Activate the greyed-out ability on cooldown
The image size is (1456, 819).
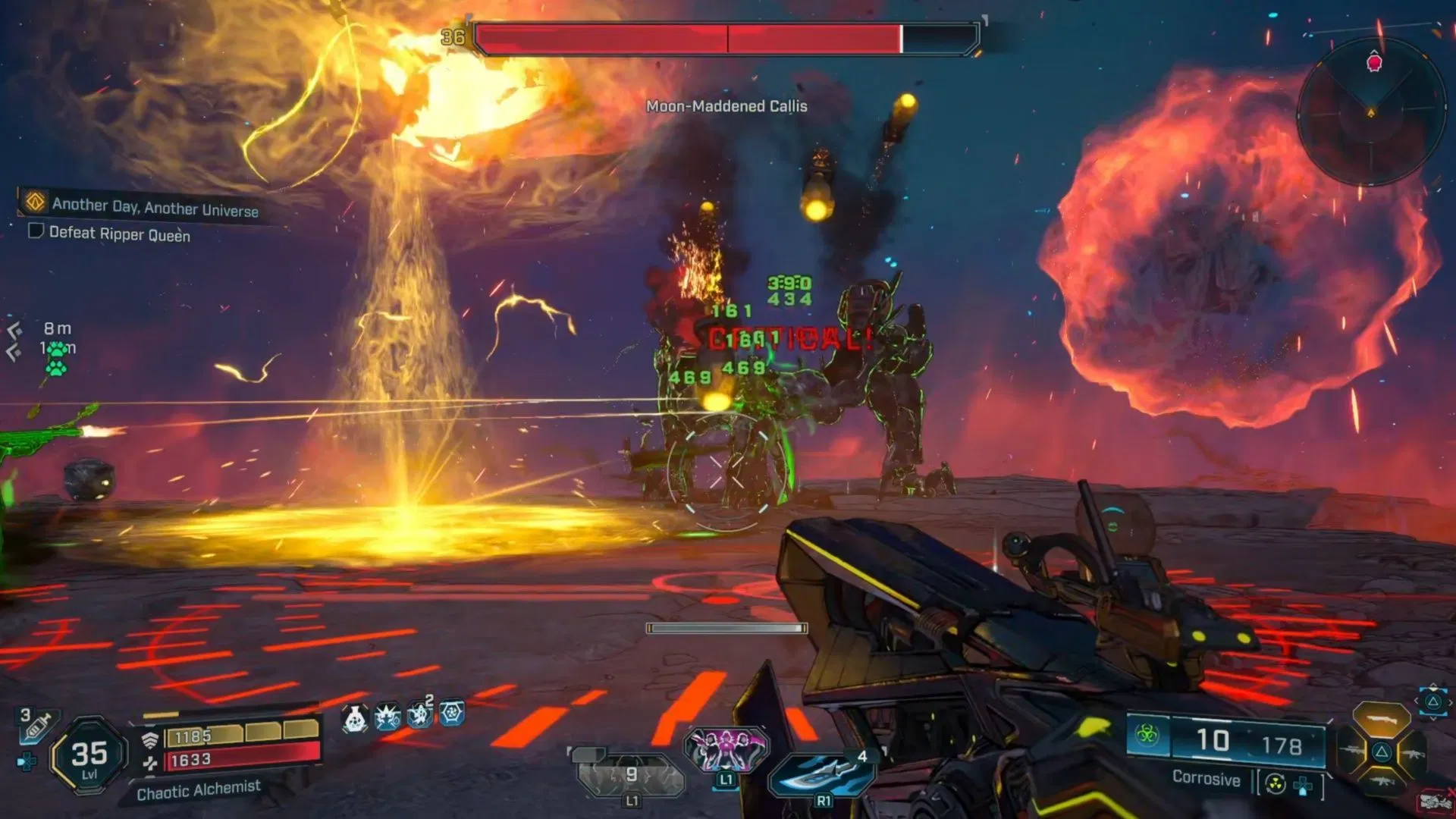coord(631,775)
